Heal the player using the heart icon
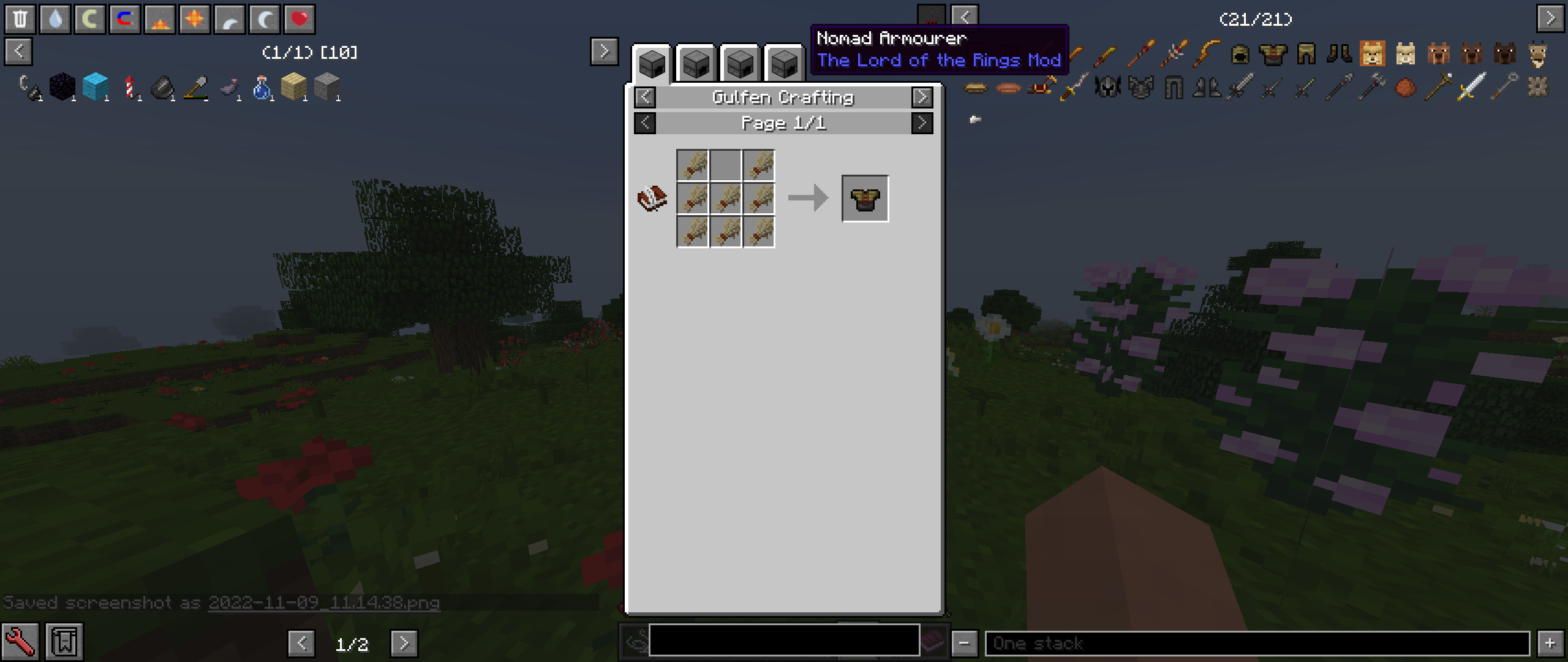The height and width of the screenshot is (662, 1568). [x=300, y=18]
